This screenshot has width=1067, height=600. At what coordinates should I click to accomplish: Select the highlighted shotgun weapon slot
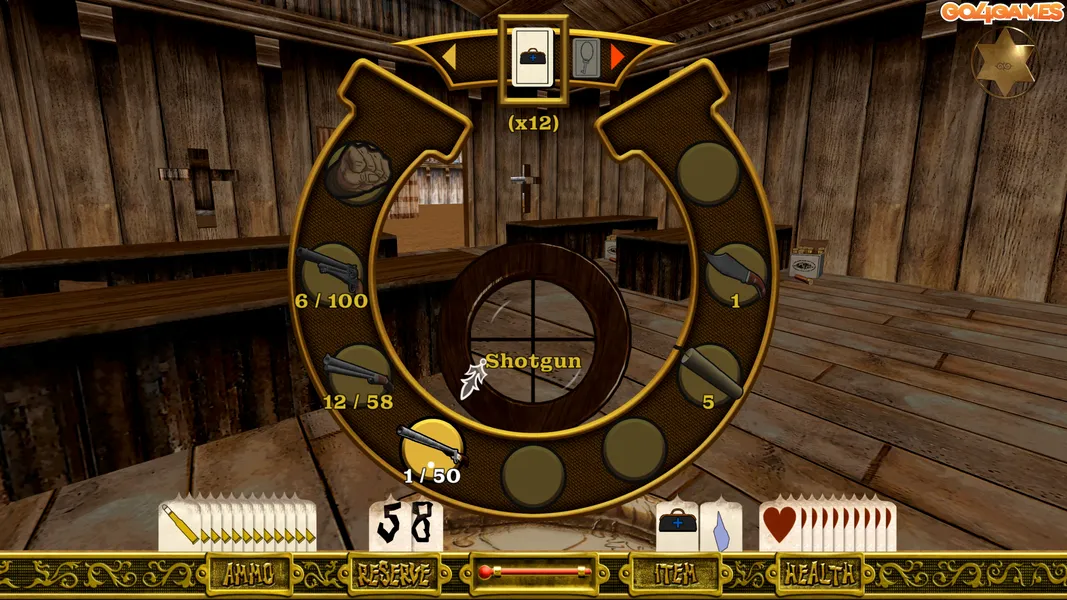click(x=432, y=446)
